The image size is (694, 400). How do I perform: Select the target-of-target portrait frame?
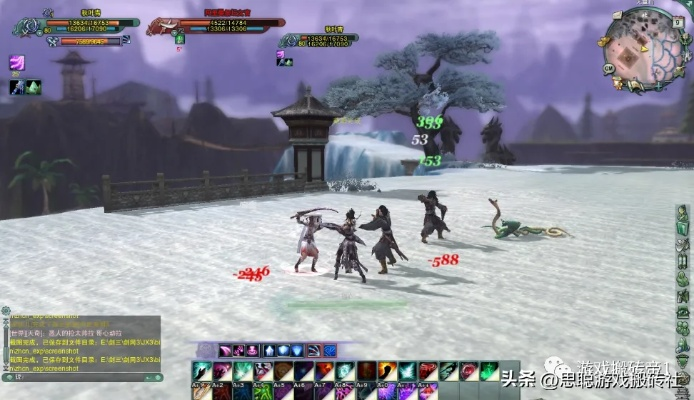pyautogui.click(x=290, y=40)
